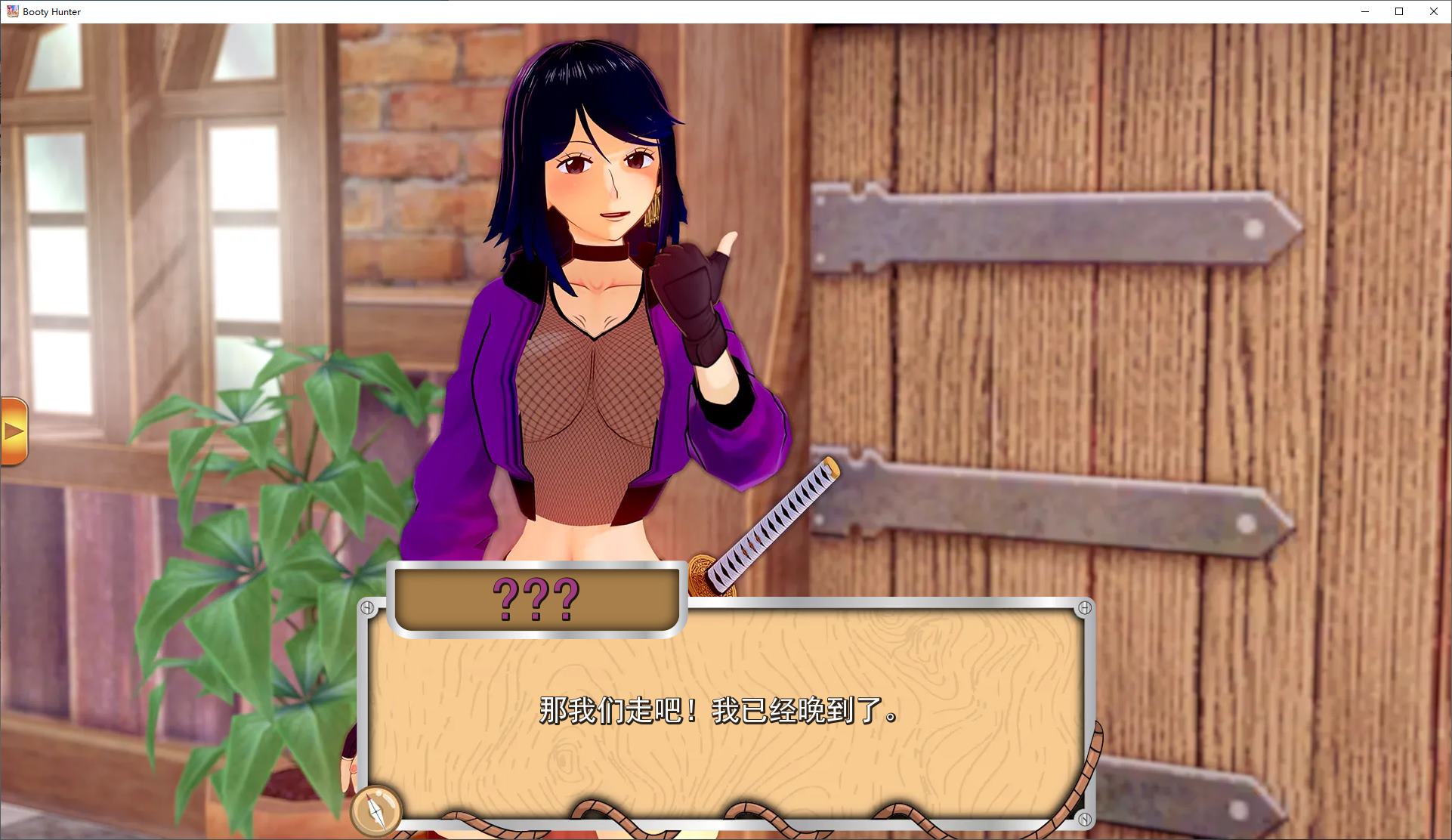Click the dialogue text to advance the story
The image size is (1452, 840).
[716, 711]
